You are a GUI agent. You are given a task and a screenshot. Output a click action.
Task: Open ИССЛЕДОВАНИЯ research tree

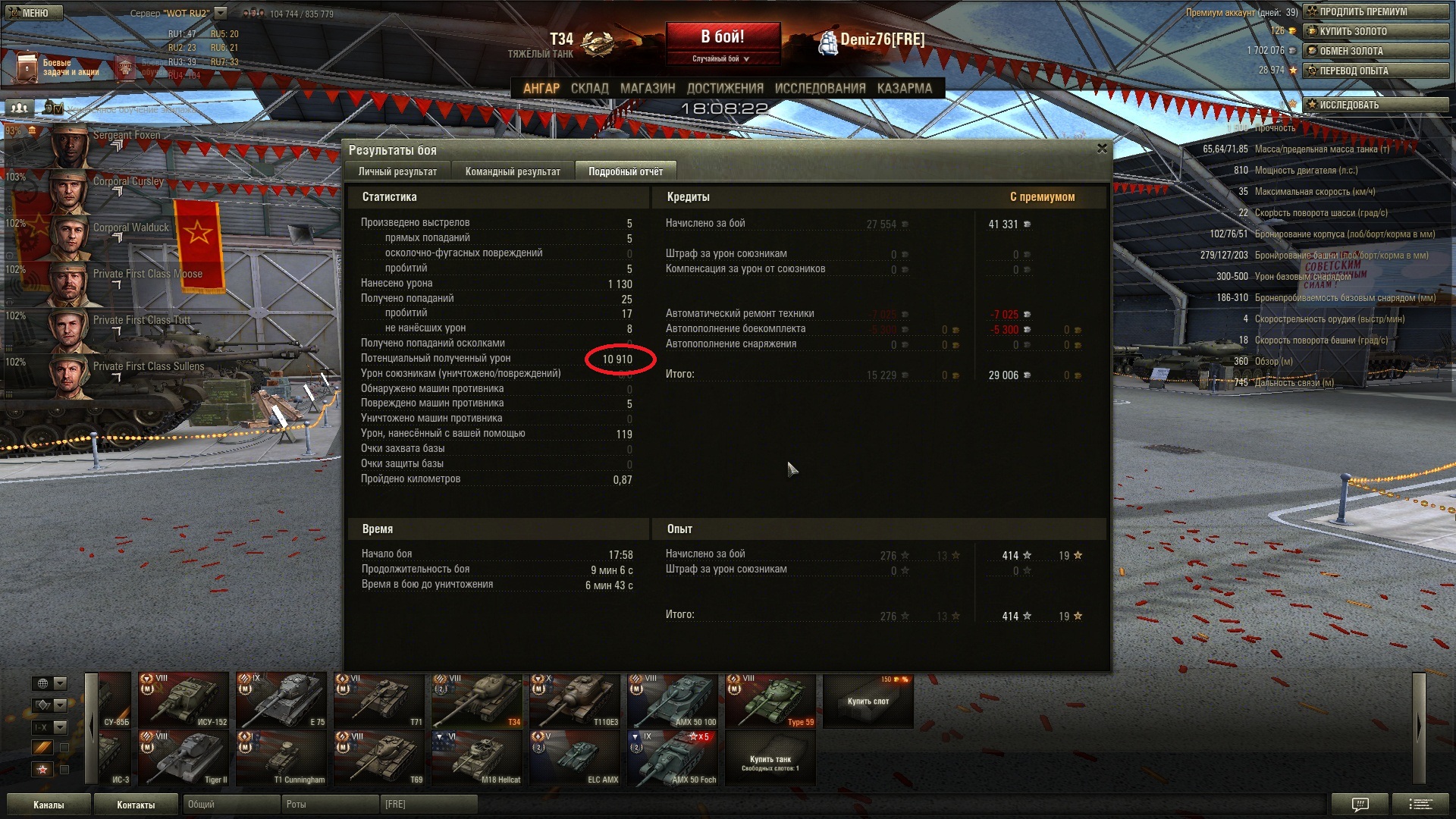820,89
